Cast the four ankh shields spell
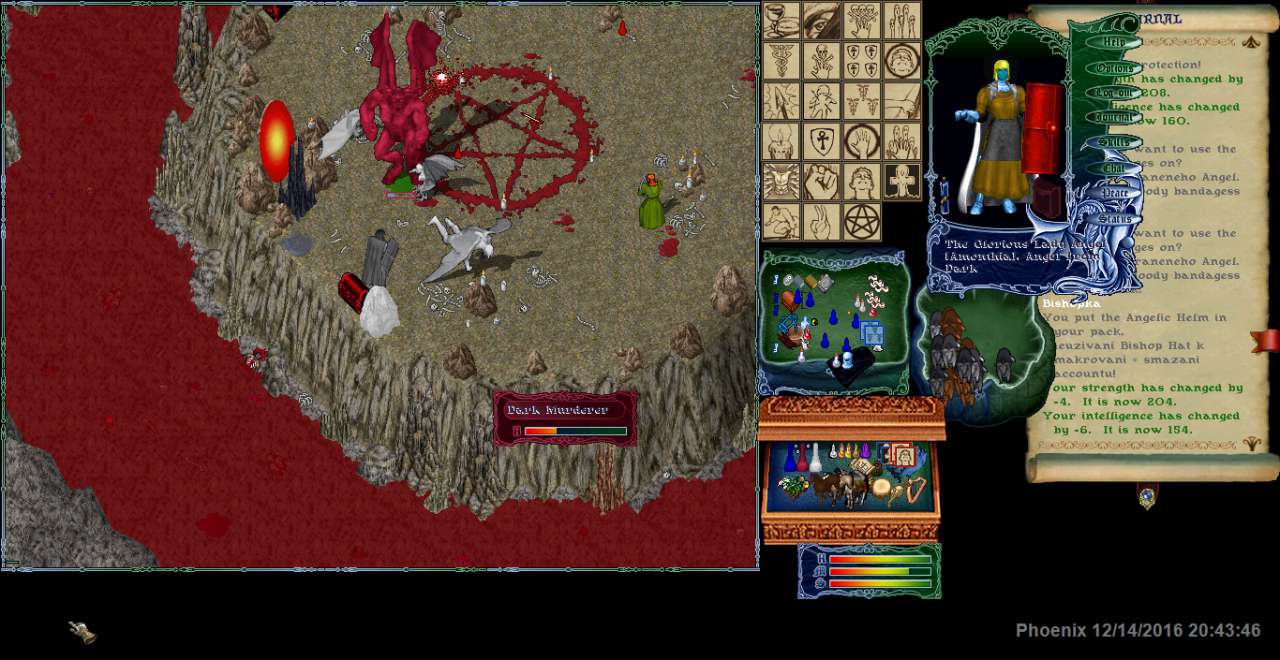Image resolution: width=1280 pixels, height=660 pixels. [x=862, y=61]
